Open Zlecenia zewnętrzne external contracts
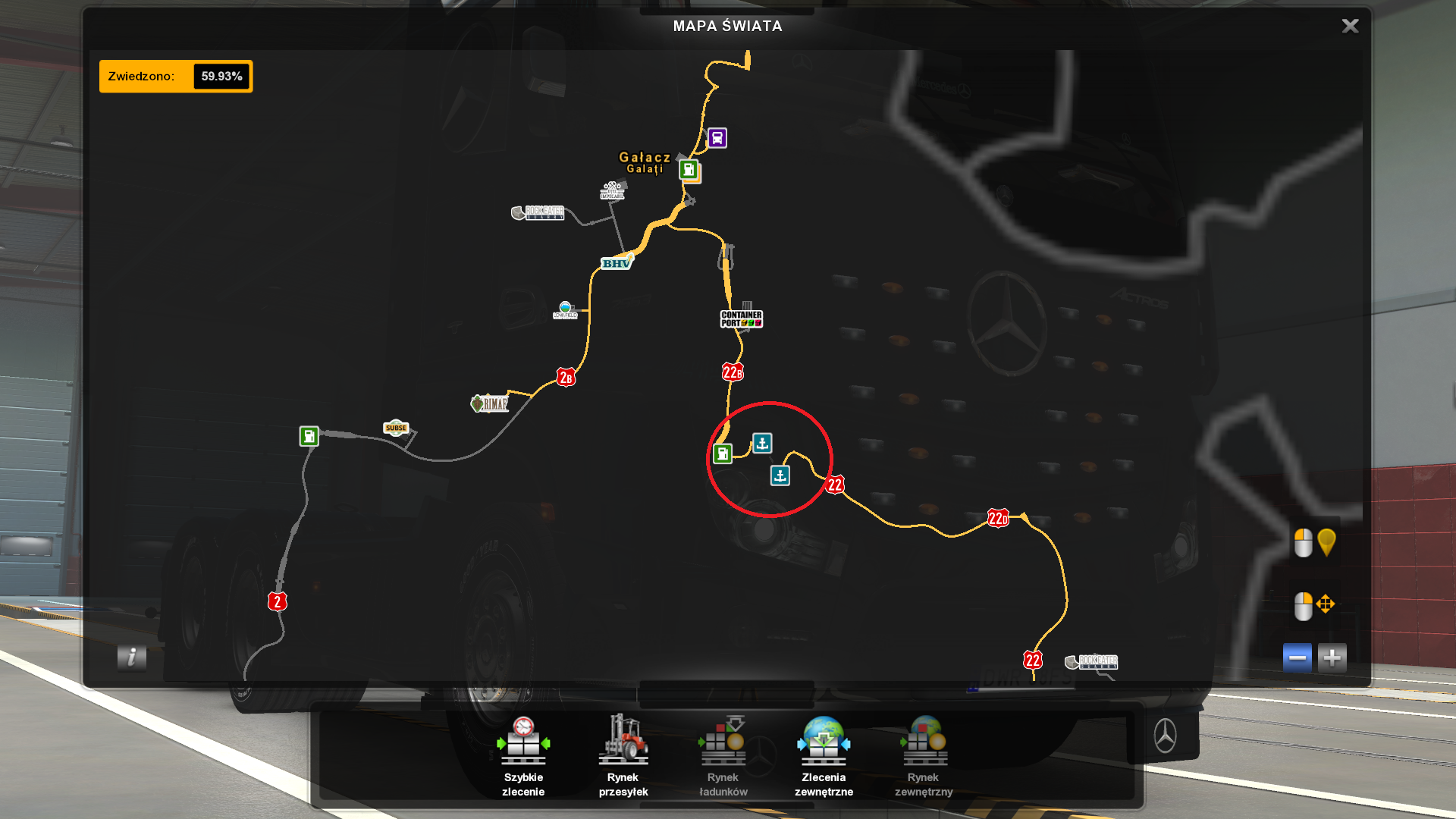This screenshot has width=1456, height=819. [x=824, y=756]
